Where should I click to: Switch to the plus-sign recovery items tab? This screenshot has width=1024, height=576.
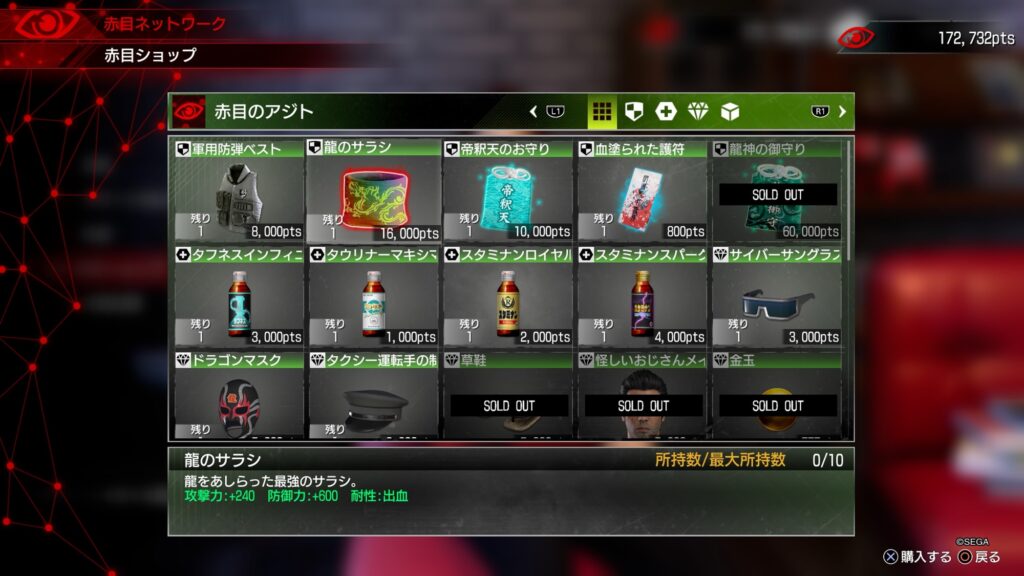point(666,111)
